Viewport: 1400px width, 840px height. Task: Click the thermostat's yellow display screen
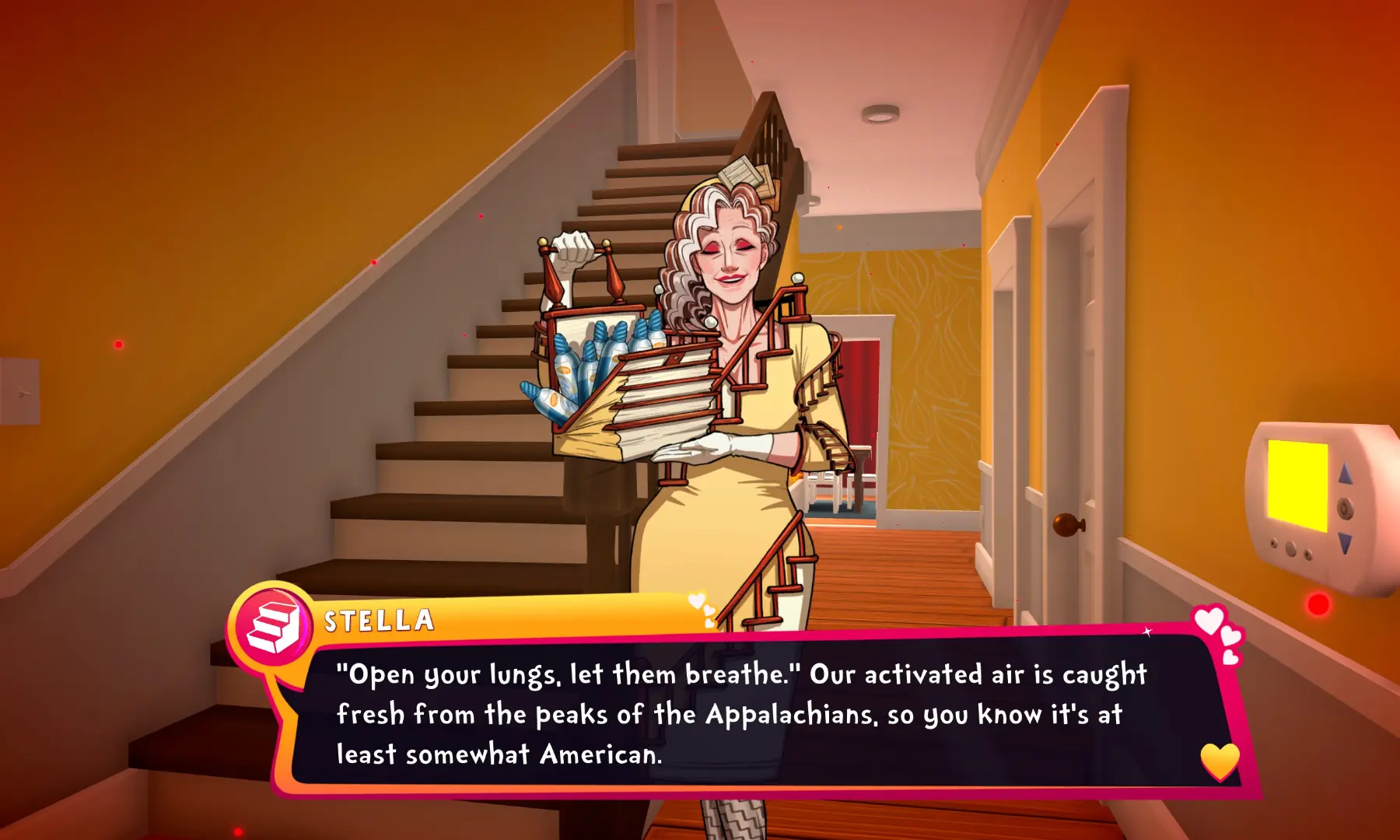1298,485
